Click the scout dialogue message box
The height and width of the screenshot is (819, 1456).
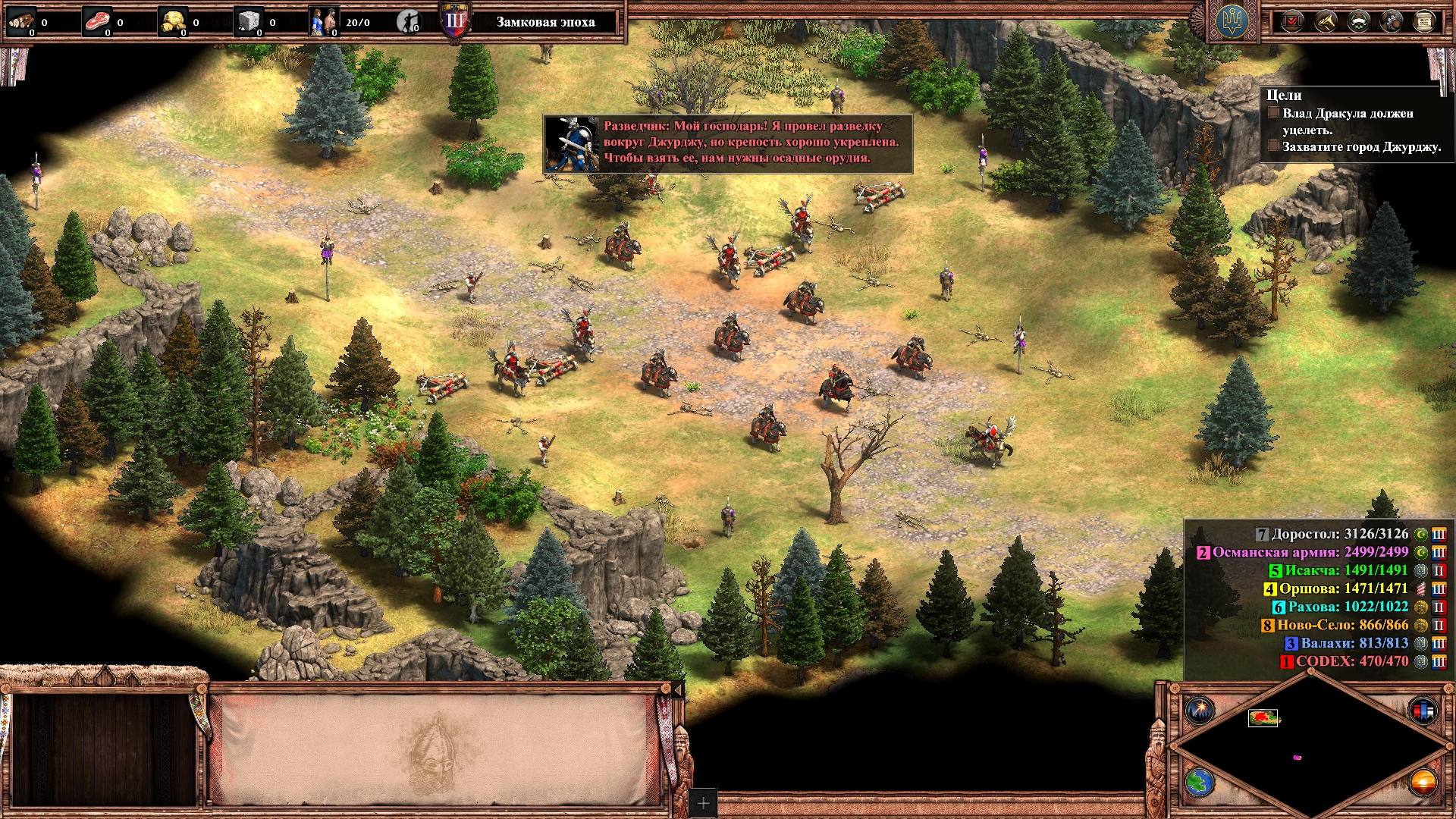728,143
